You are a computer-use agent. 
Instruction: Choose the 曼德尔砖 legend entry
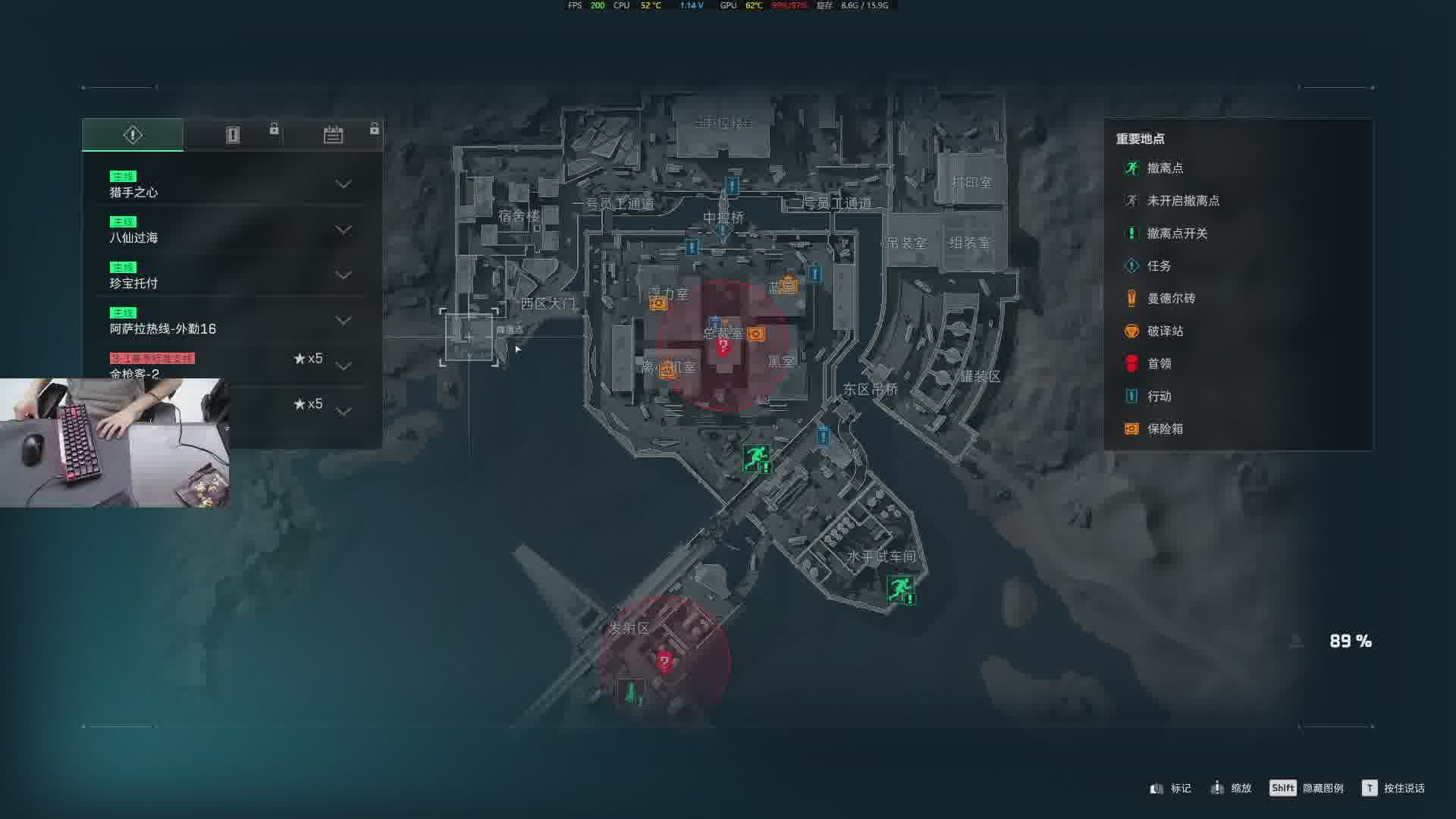tap(1170, 299)
